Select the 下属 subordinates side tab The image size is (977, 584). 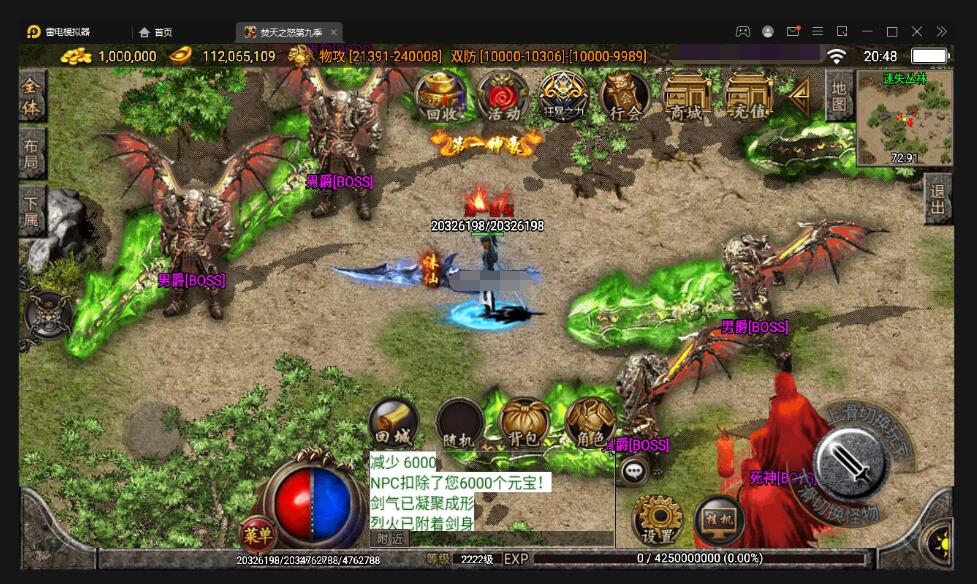(x=33, y=210)
